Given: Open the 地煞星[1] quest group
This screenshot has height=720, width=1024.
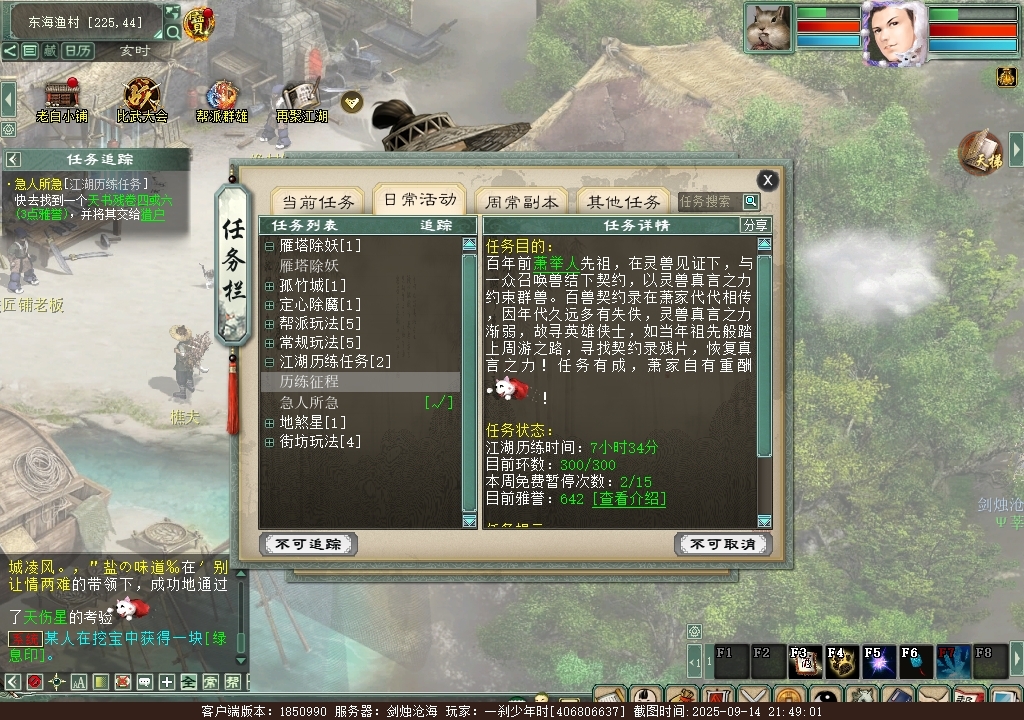Looking at the screenshot, I should click(x=270, y=422).
